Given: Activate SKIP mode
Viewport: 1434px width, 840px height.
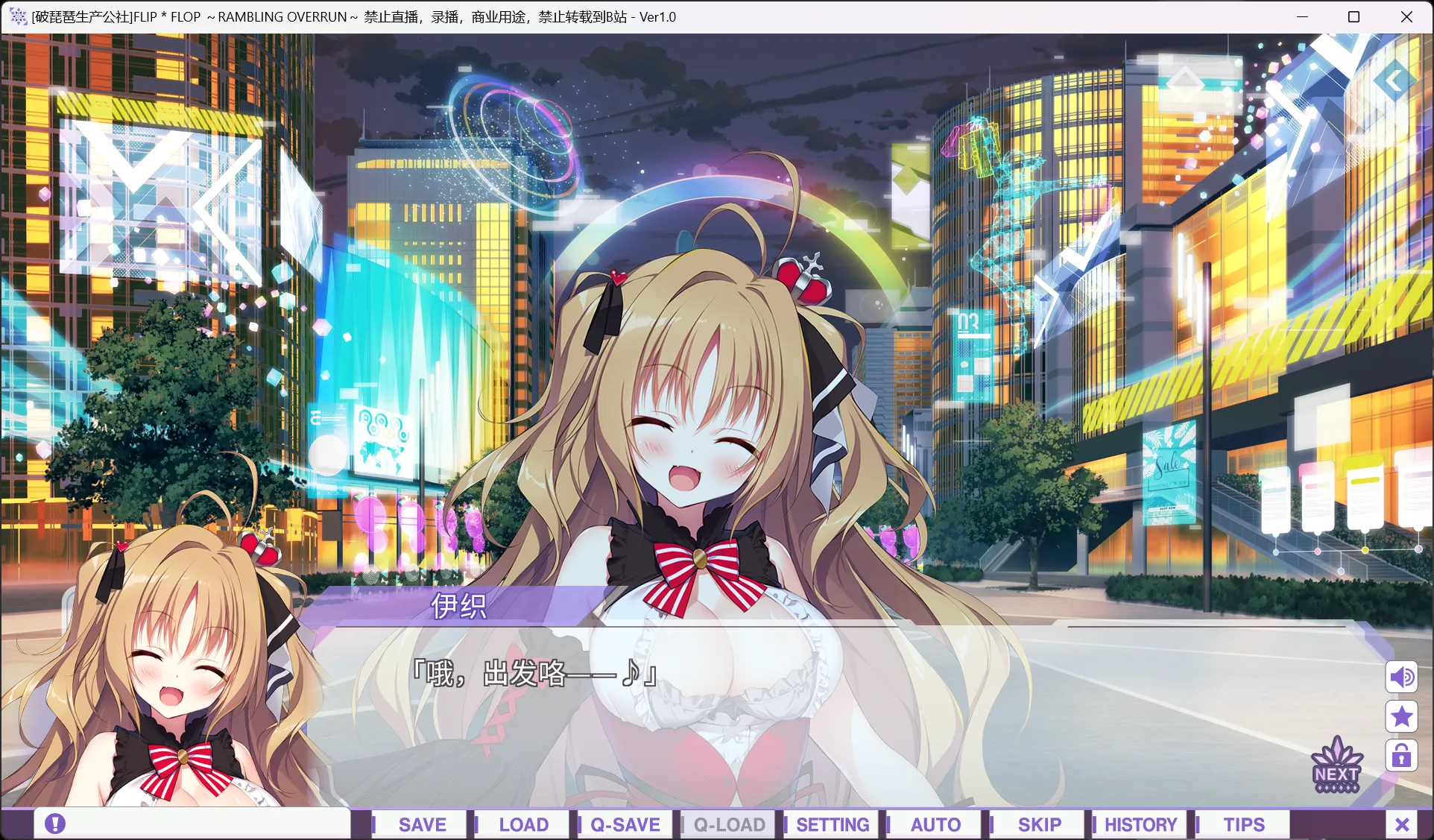Looking at the screenshot, I should 1039,824.
